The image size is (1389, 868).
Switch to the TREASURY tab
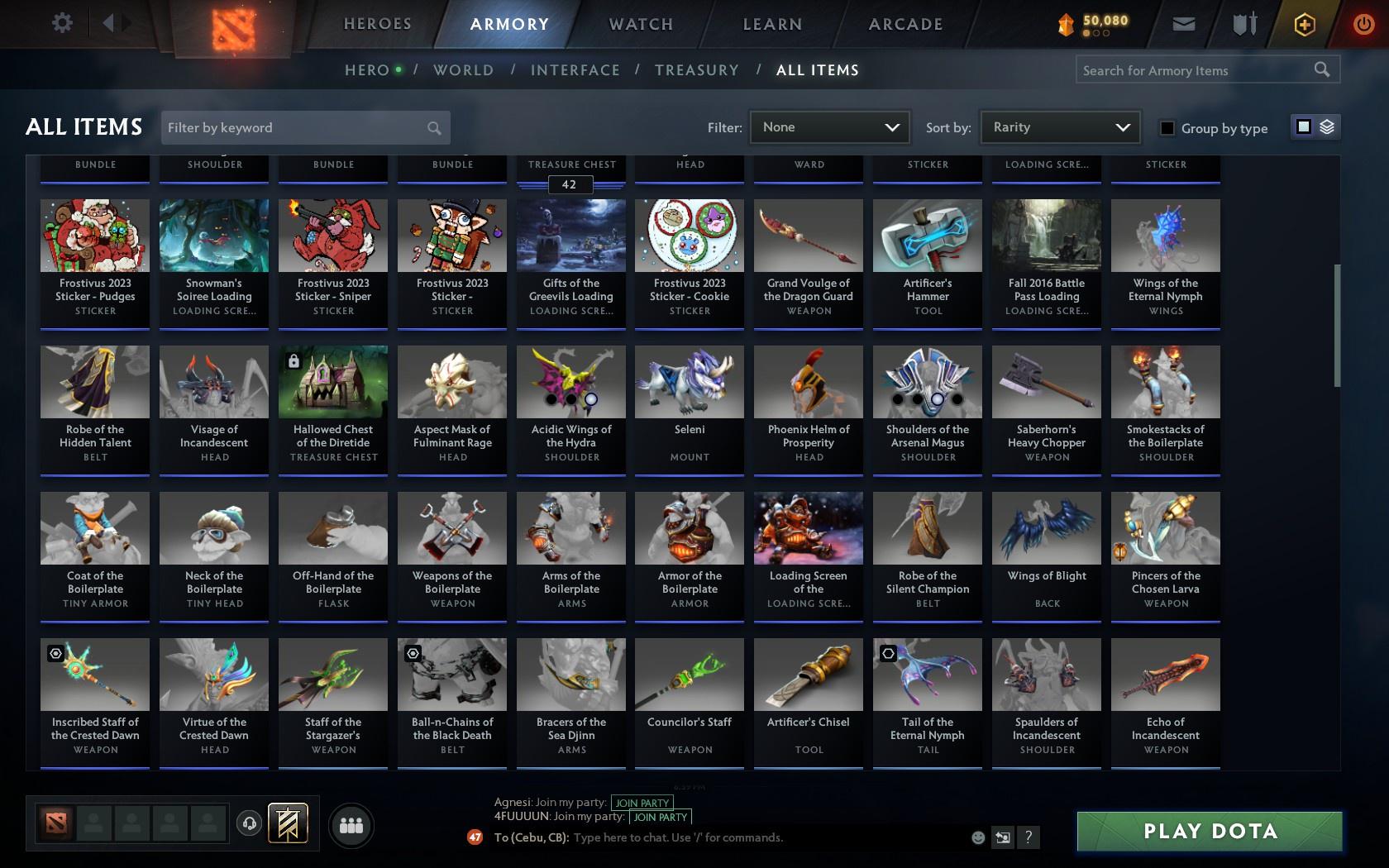(697, 70)
